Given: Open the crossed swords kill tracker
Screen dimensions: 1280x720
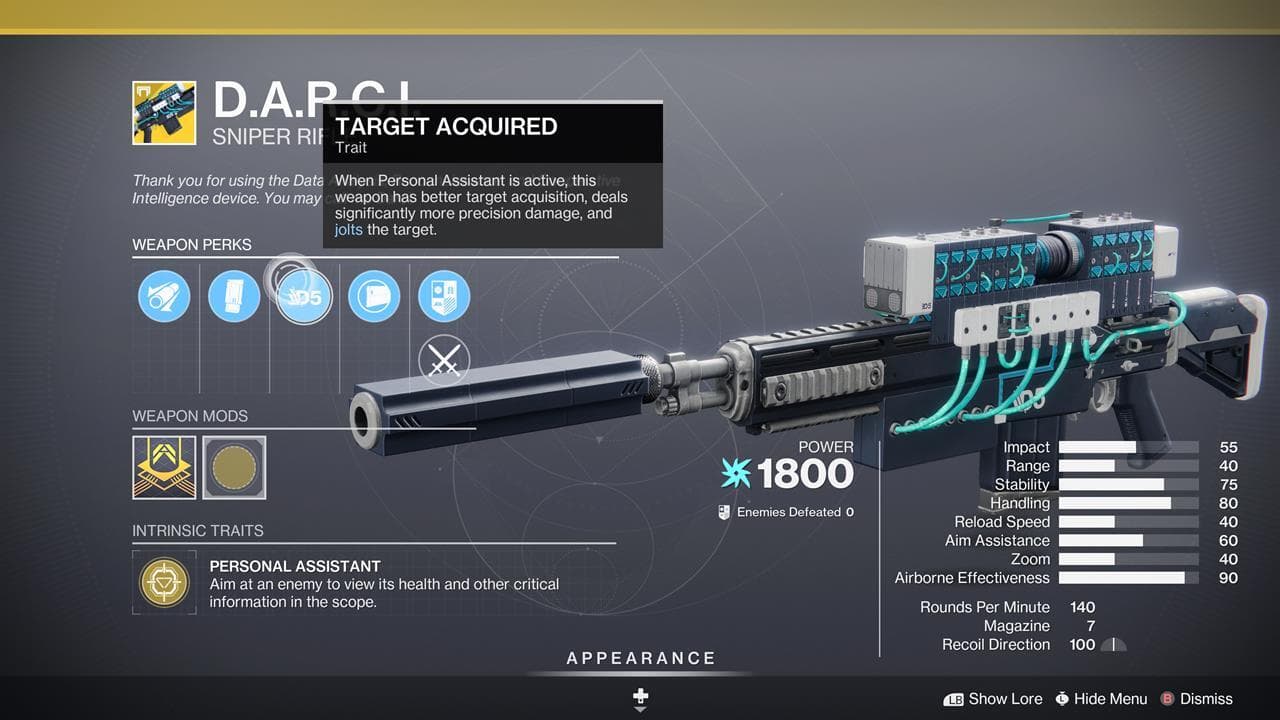Looking at the screenshot, I should (x=444, y=361).
